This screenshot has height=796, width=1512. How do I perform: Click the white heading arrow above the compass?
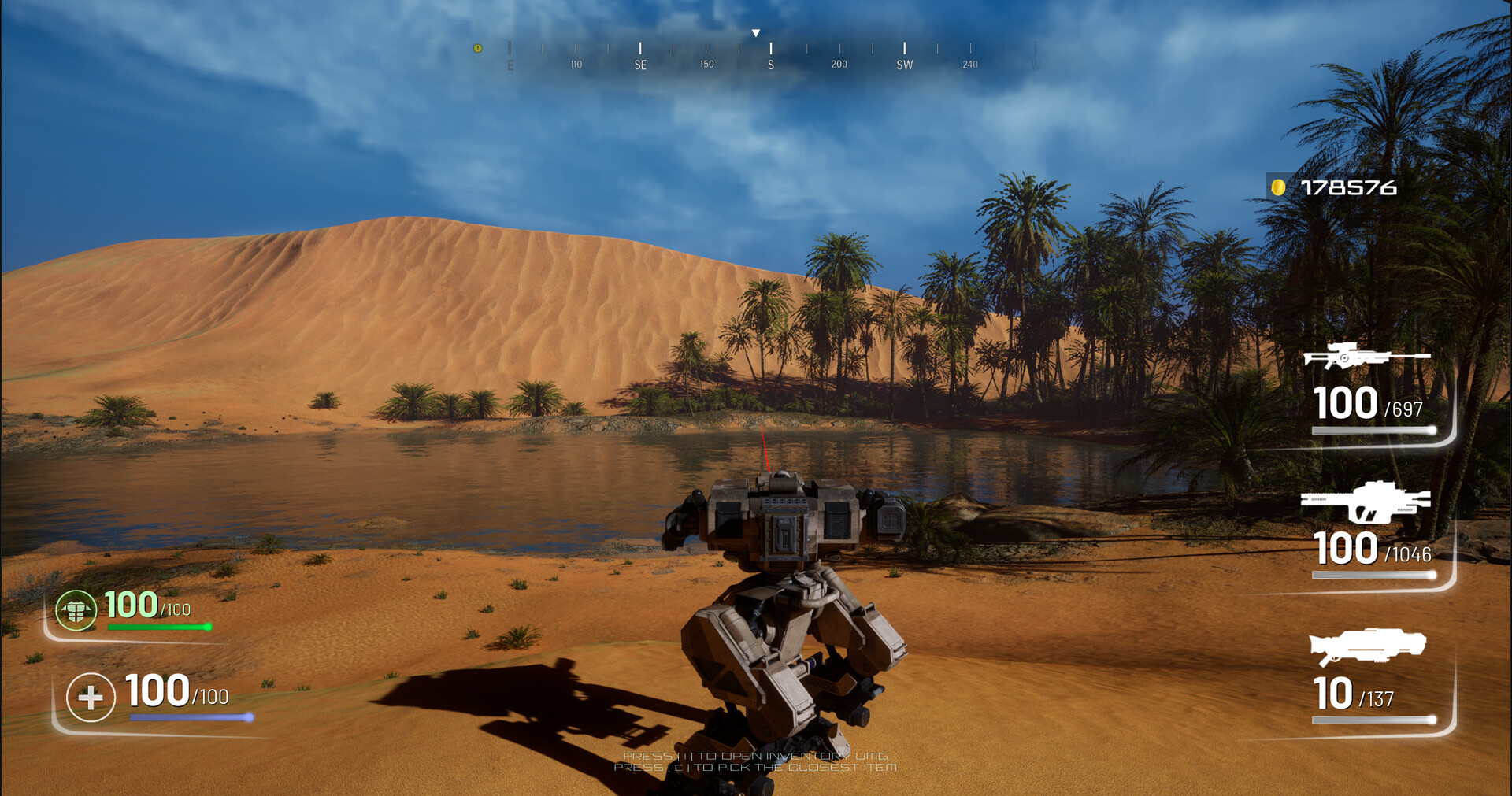click(x=756, y=33)
